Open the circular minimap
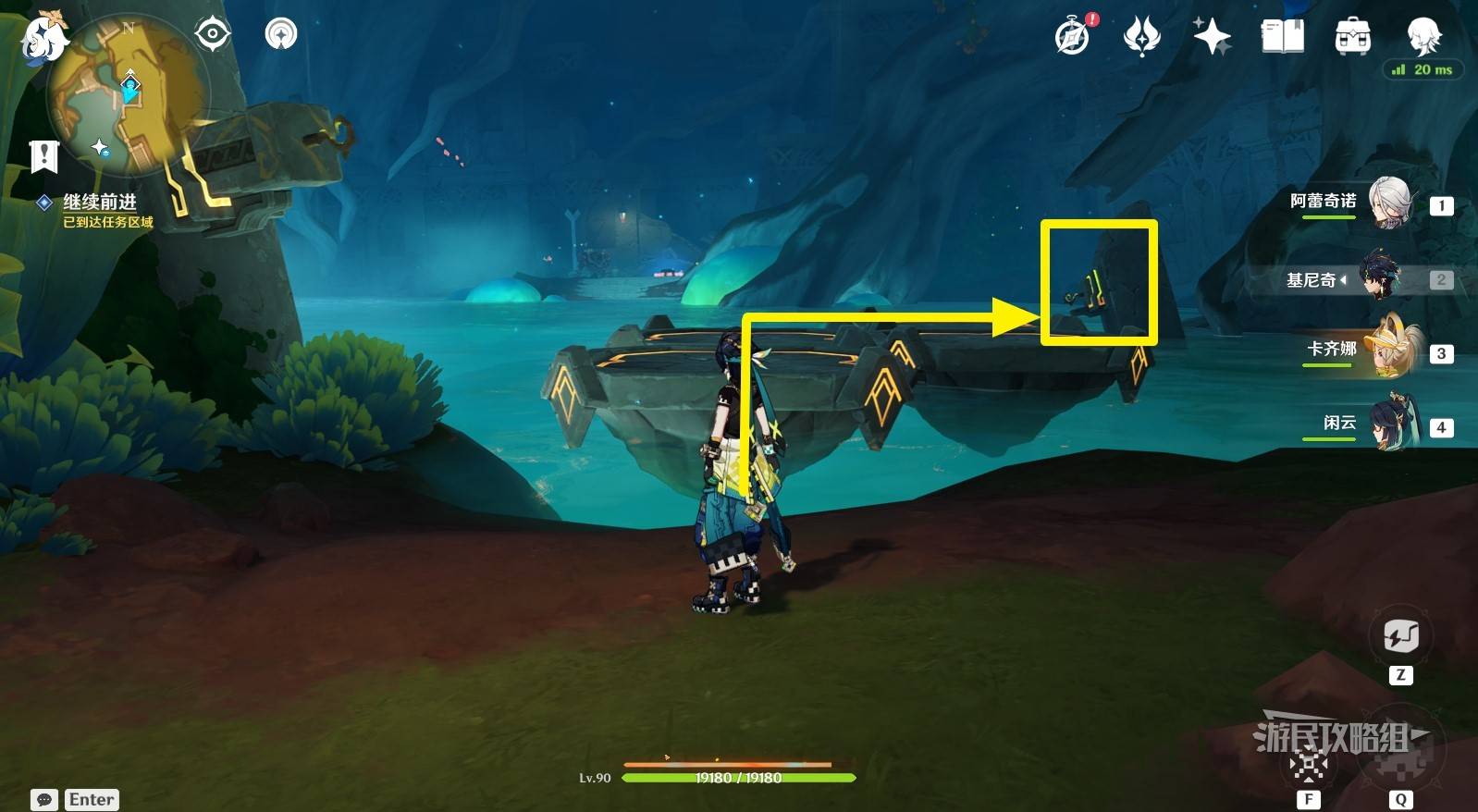Screen dimensions: 1478x812 [128, 92]
